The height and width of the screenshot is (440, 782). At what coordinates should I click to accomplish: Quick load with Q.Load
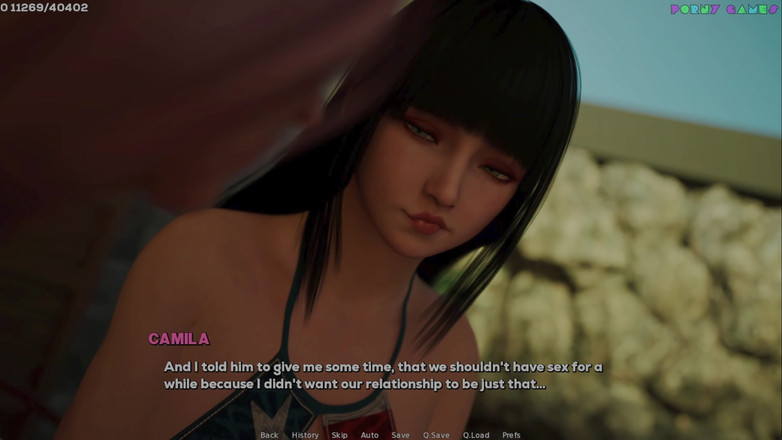tap(476, 435)
